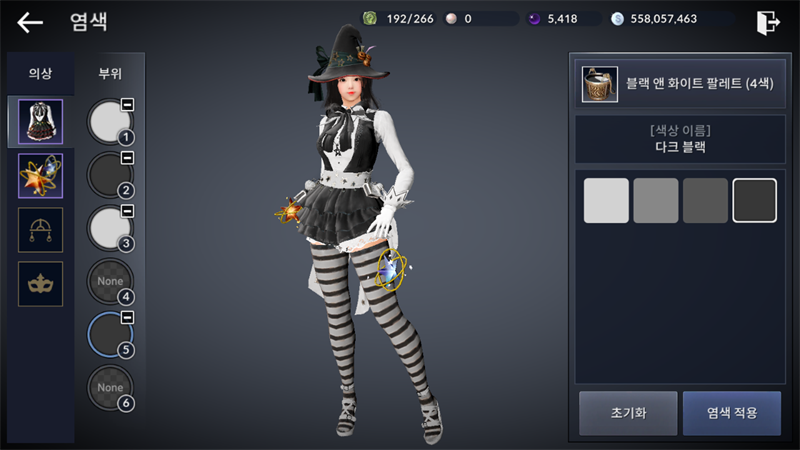Select dye part number 5
The width and height of the screenshot is (800, 450).
tap(110, 334)
